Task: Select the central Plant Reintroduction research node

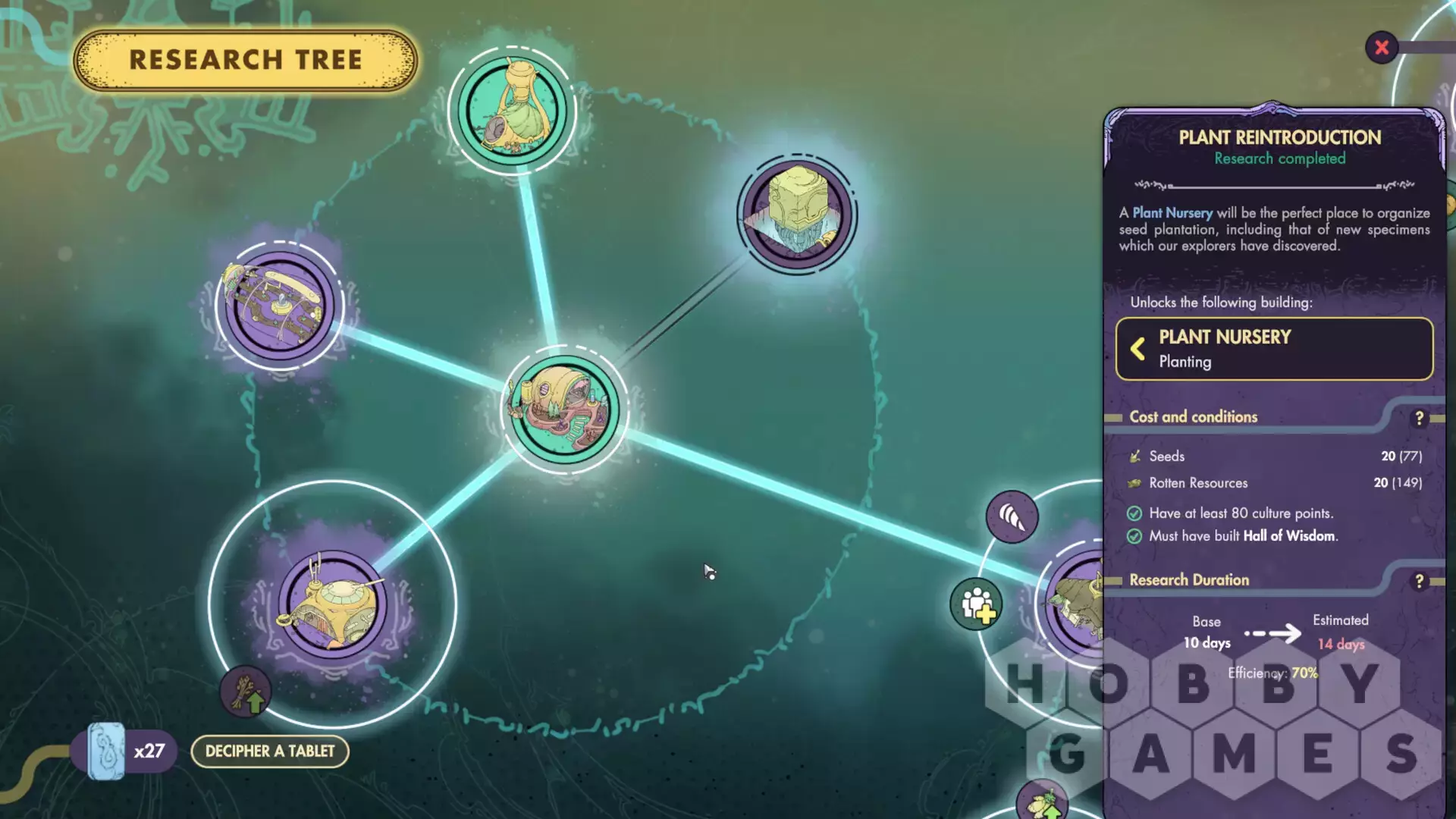Action: 564,410
